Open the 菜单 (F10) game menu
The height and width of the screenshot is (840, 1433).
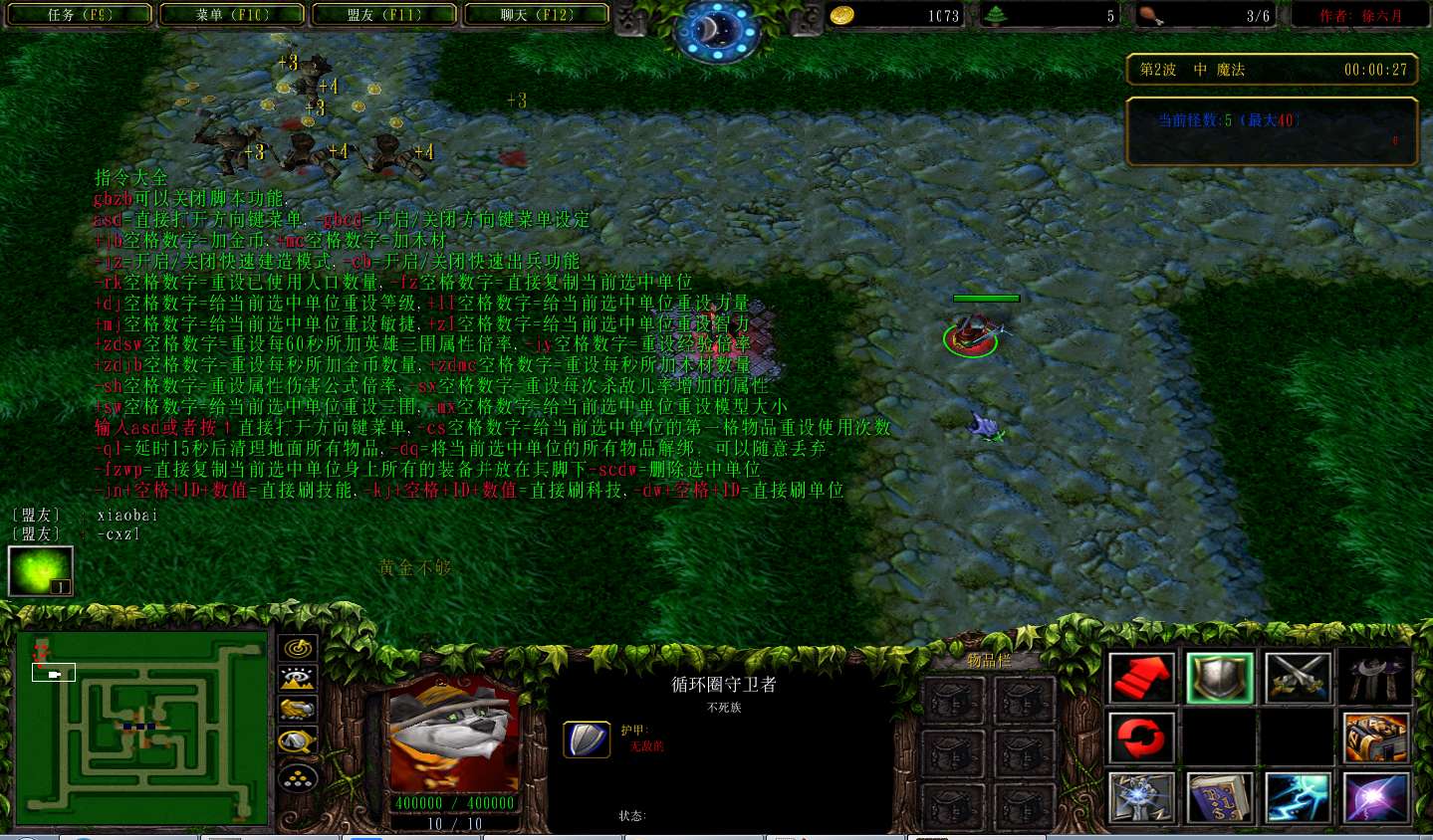click(233, 15)
